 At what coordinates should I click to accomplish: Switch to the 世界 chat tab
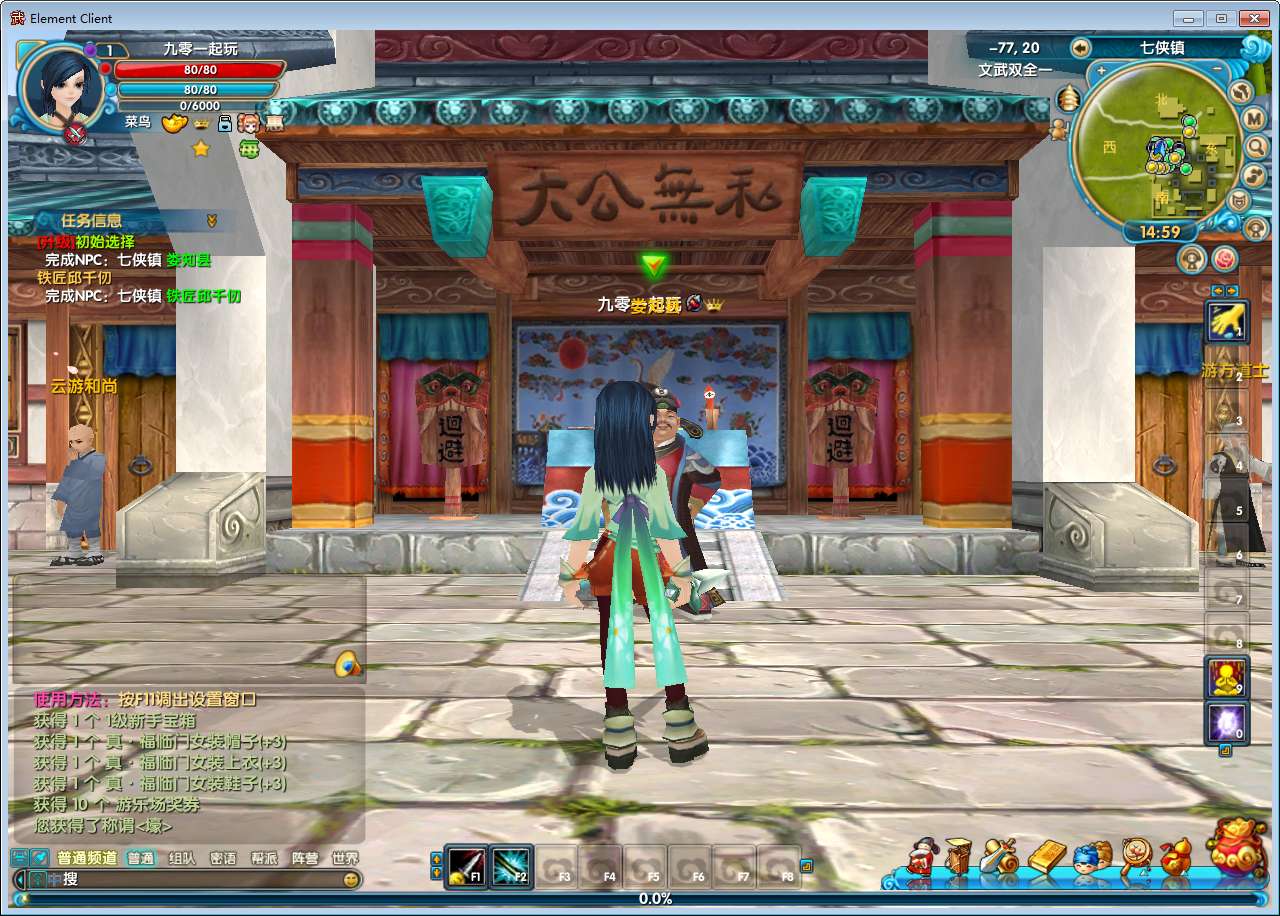[344, 858]
